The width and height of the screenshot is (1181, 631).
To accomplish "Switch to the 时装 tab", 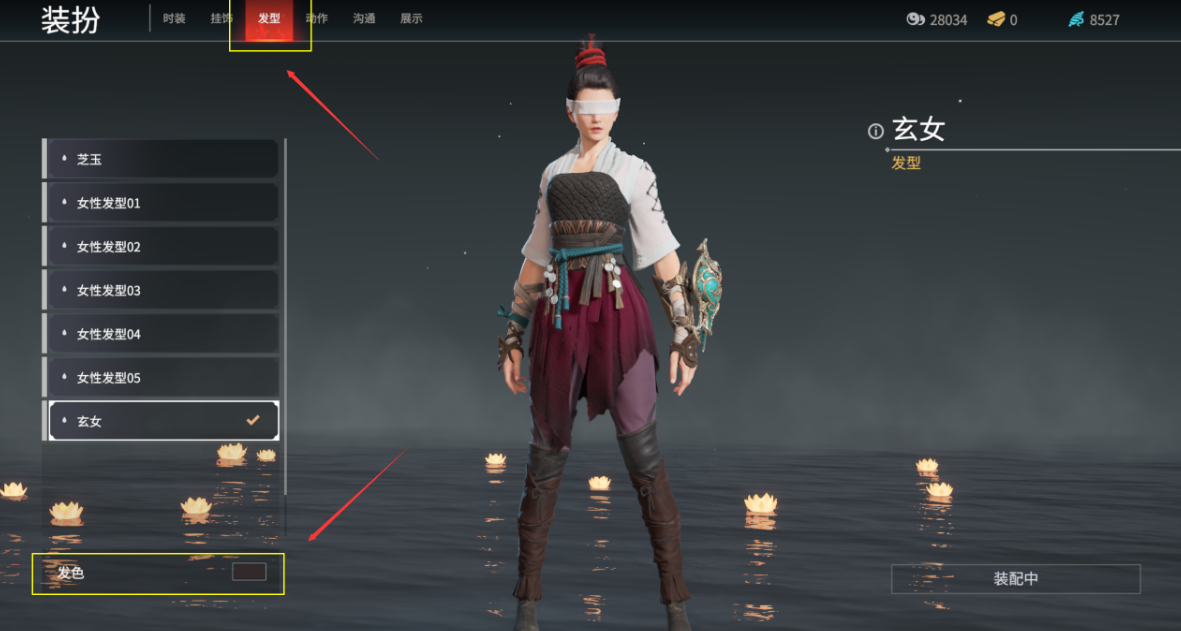I will tap(174, 19).
